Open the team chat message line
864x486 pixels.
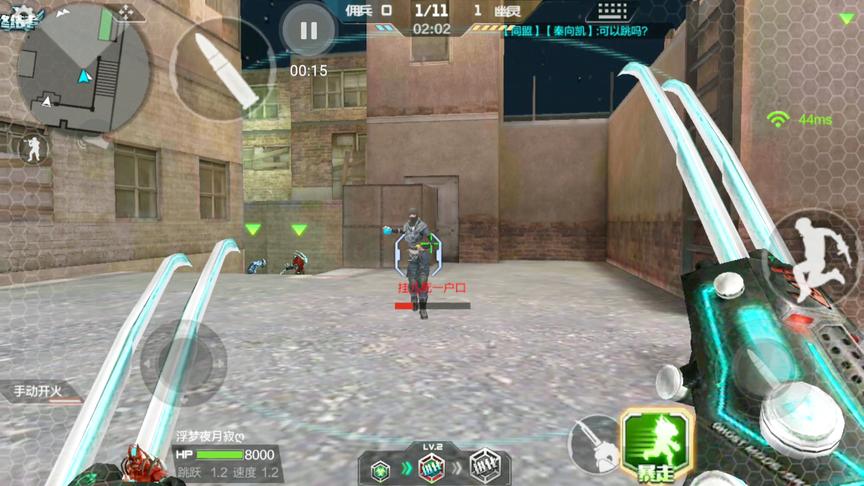576,31
